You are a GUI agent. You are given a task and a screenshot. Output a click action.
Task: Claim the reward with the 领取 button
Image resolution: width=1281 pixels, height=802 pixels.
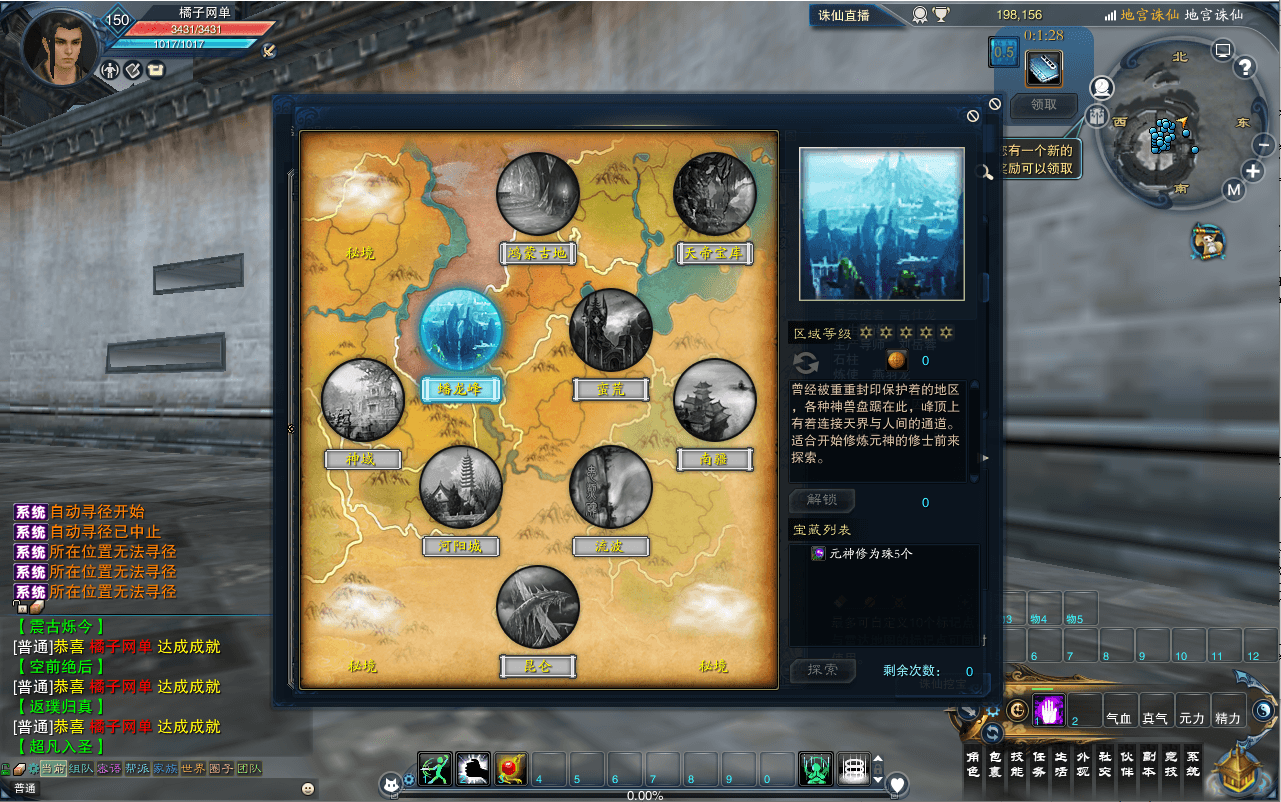tap(1043, 105)
